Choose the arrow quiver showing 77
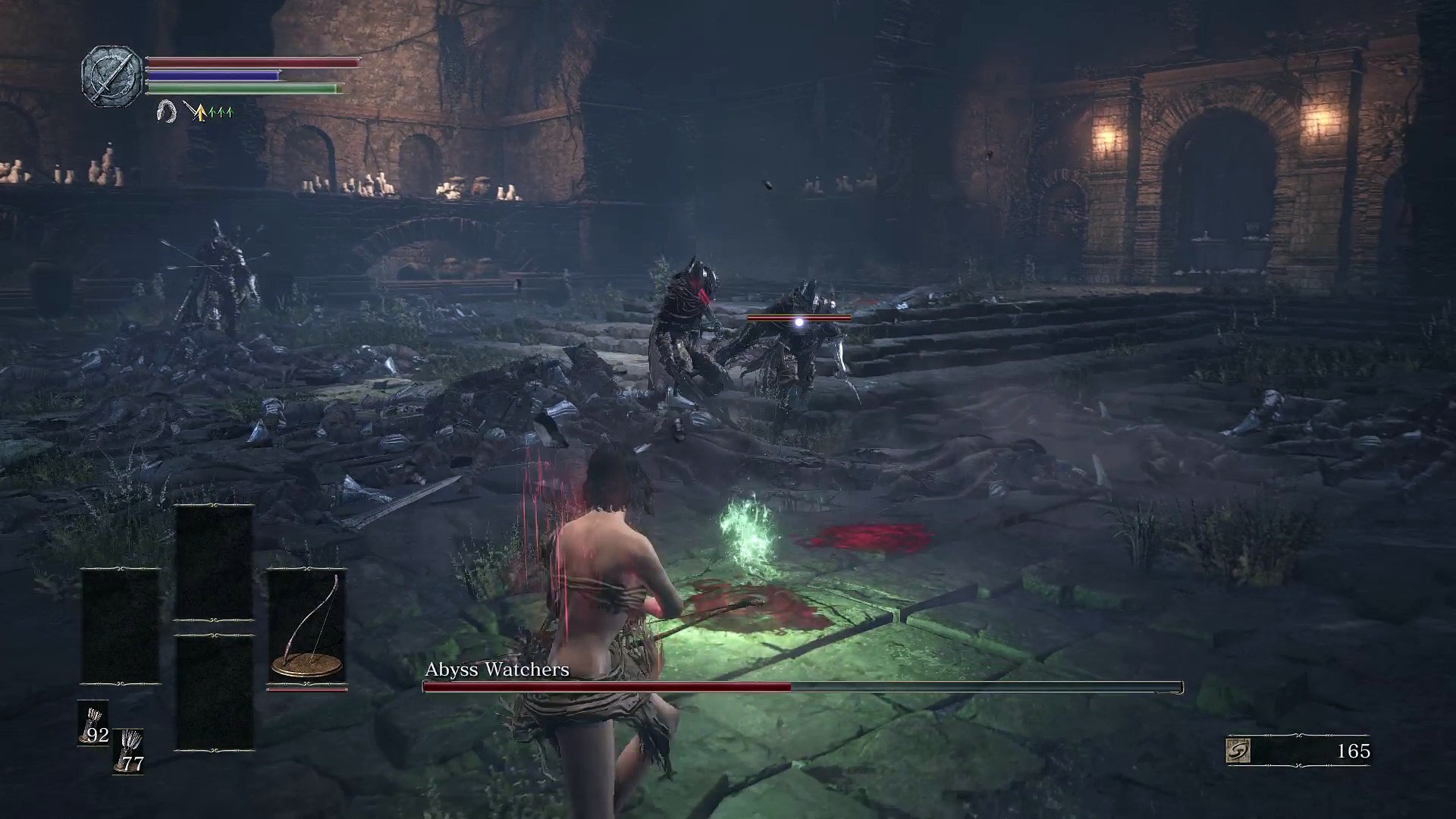 129,751
